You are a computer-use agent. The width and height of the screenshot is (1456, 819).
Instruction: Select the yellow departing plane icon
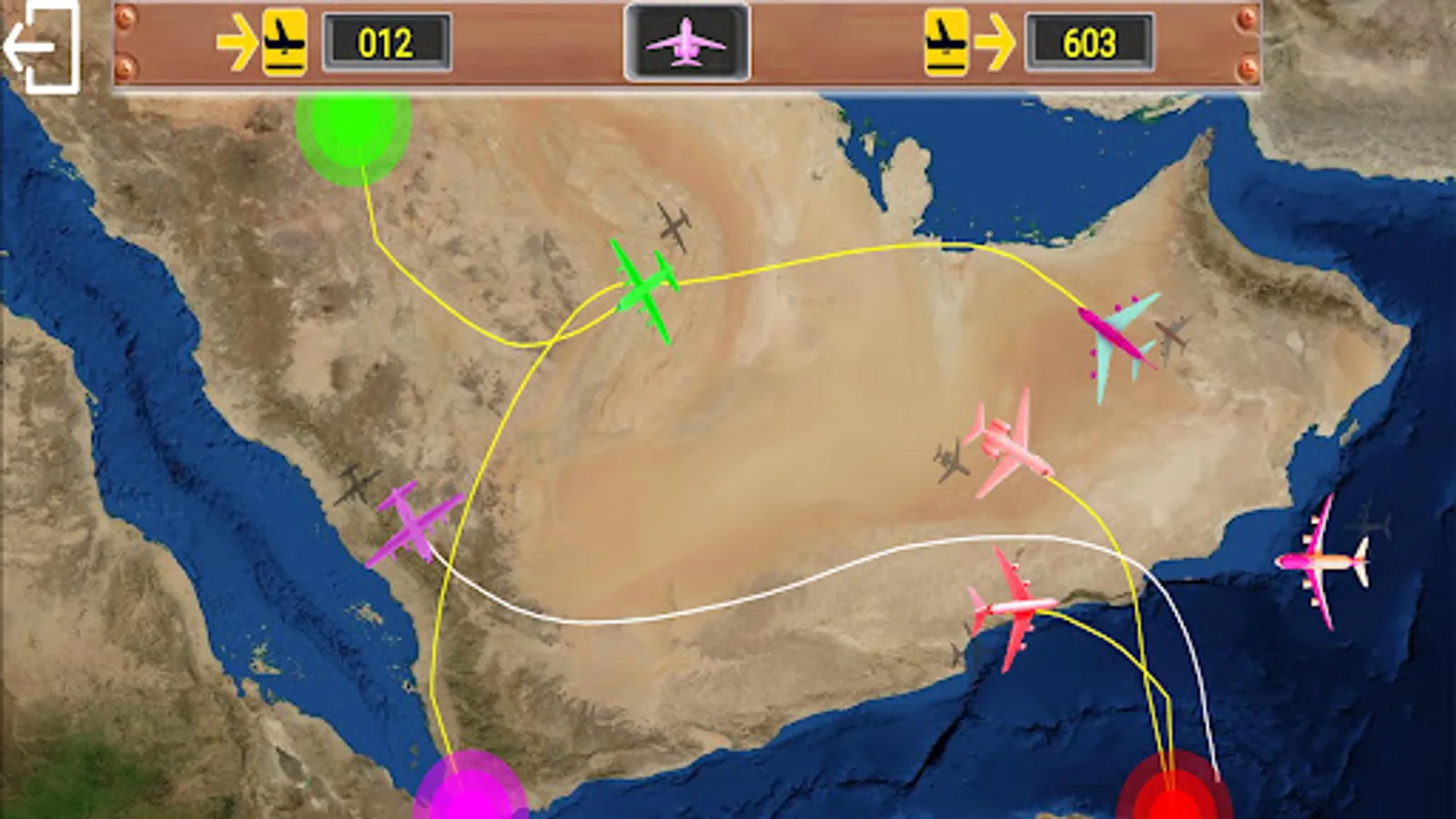[944, 41]
